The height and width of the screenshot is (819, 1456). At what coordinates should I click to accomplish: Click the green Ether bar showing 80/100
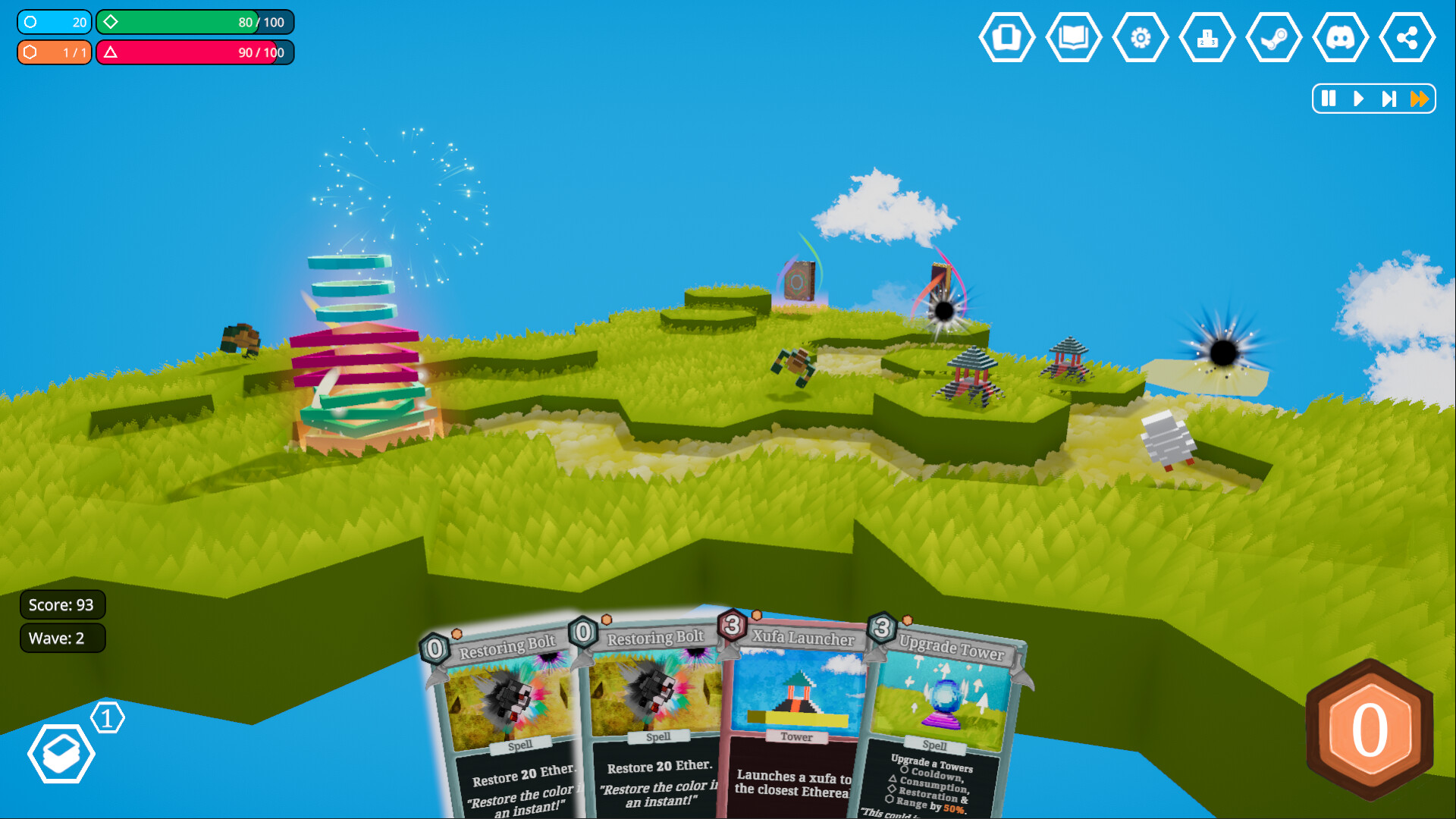point(195,22)
